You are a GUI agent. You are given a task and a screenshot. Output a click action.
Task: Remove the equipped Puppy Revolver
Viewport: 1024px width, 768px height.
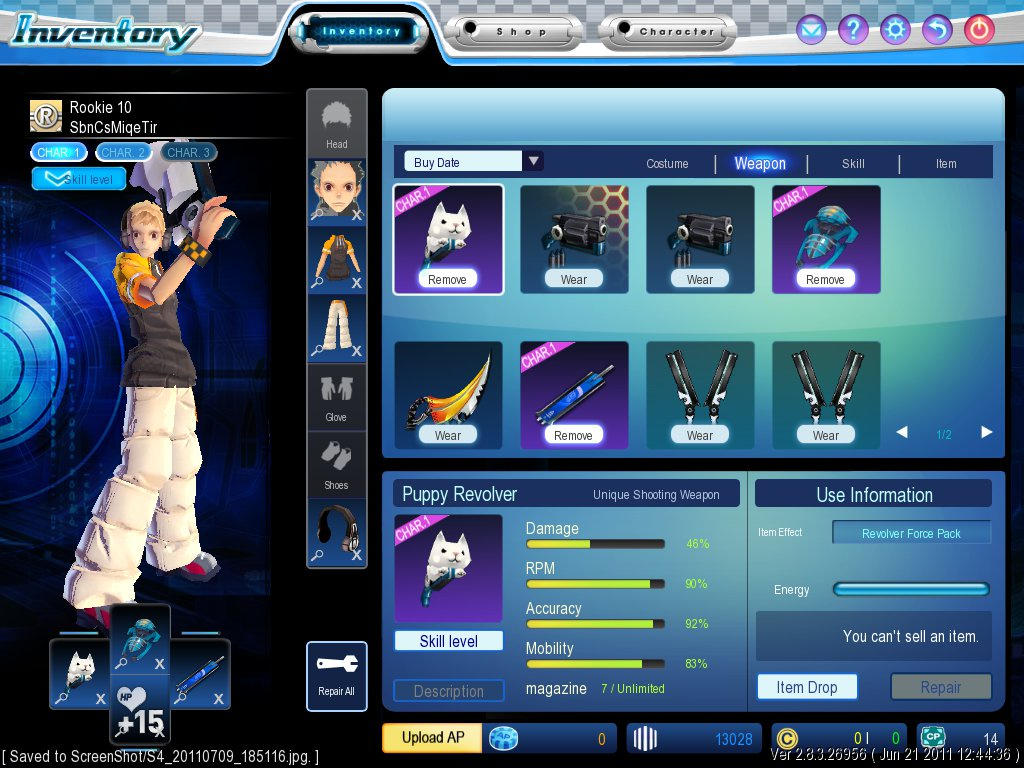(x=447, y=280)
